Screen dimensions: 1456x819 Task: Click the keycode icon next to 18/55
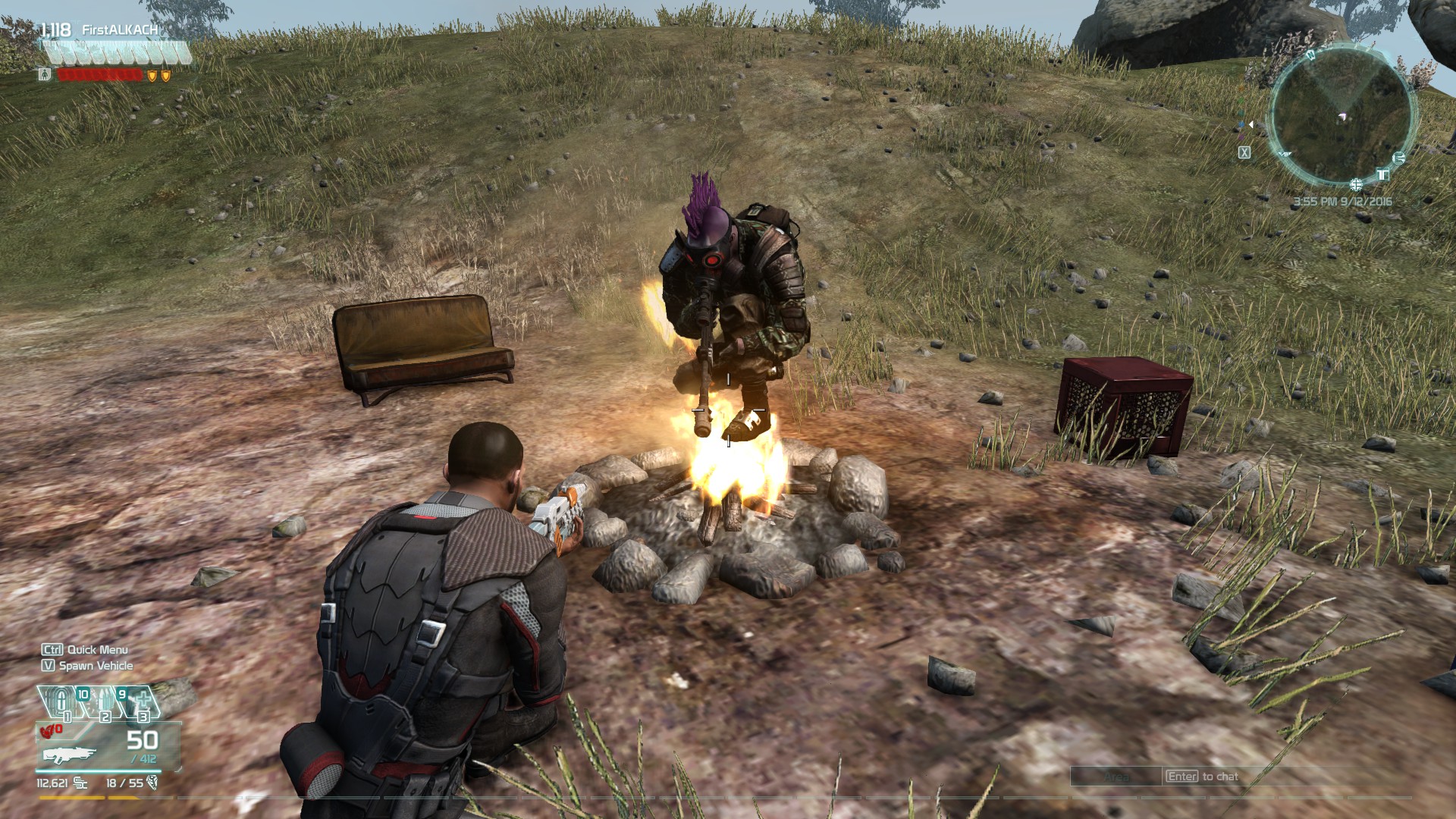point(152,784)
